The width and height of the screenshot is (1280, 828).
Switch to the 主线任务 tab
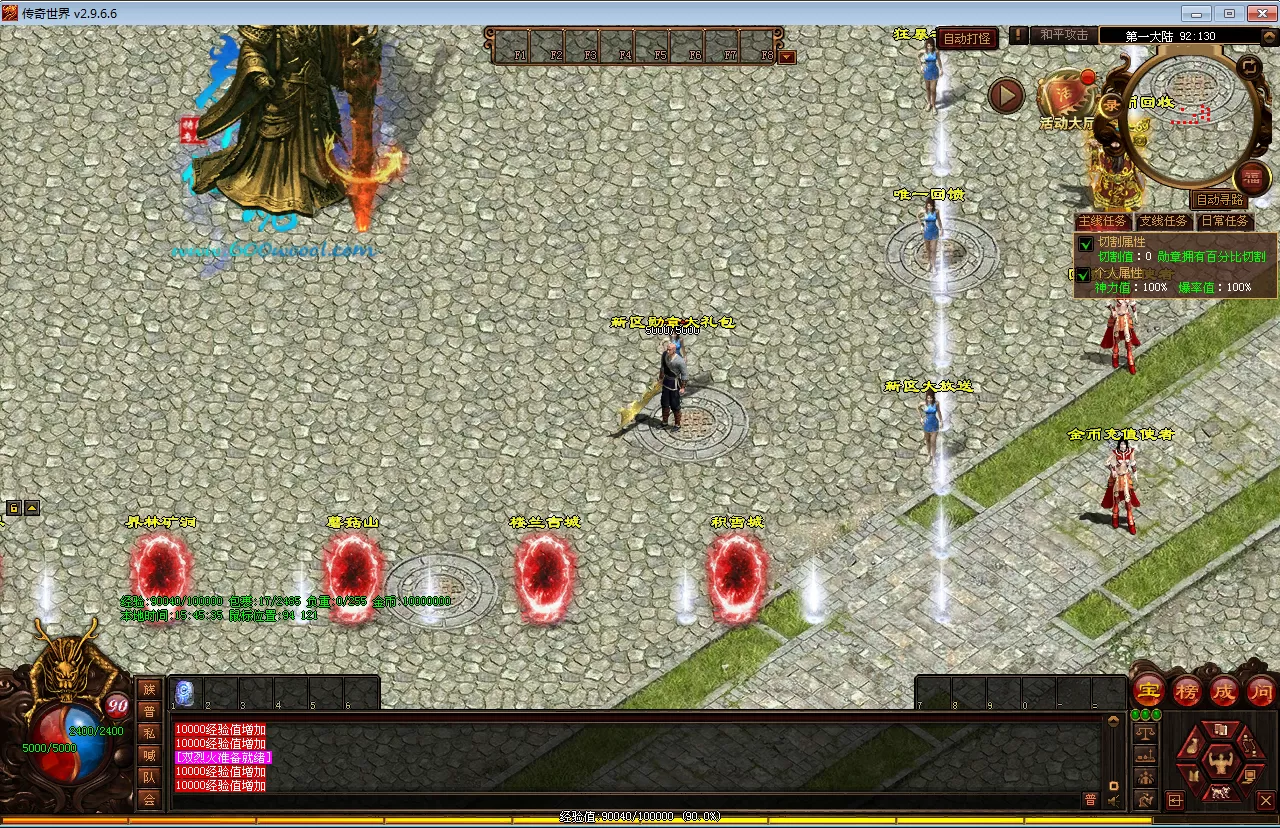[x=1102, y=221]
